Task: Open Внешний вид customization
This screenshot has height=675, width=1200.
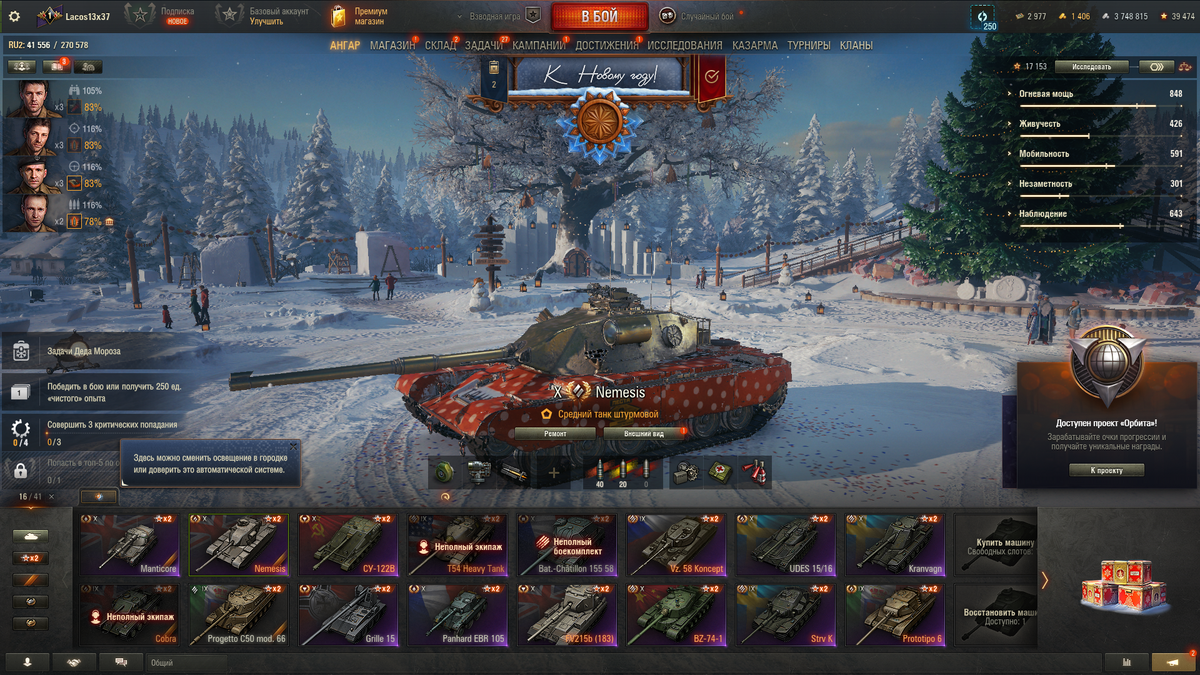Action: tap(644, 434)
